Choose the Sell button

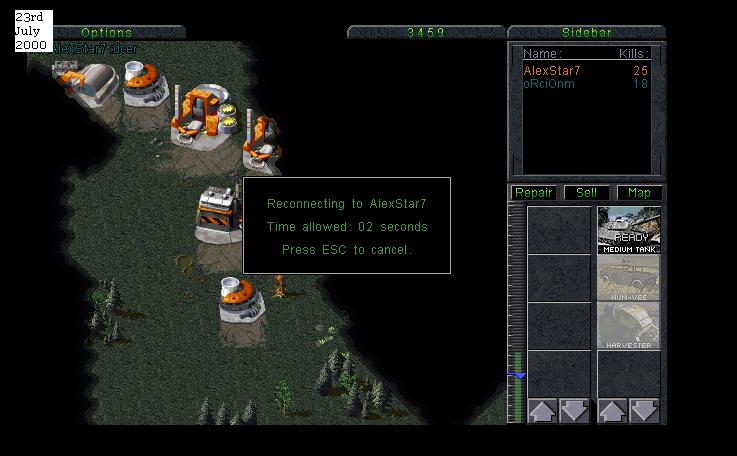[x=586, y=192]
